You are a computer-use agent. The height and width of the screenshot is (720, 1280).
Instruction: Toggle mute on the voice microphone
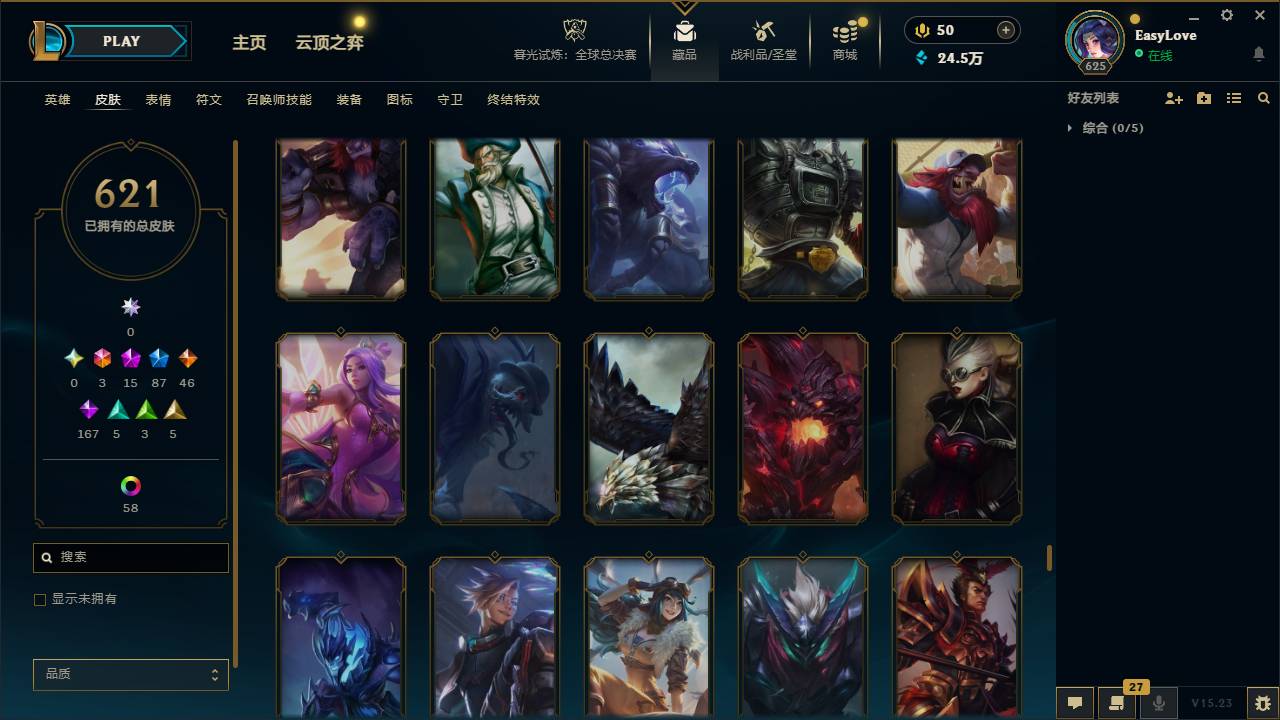coord(1158,703)
